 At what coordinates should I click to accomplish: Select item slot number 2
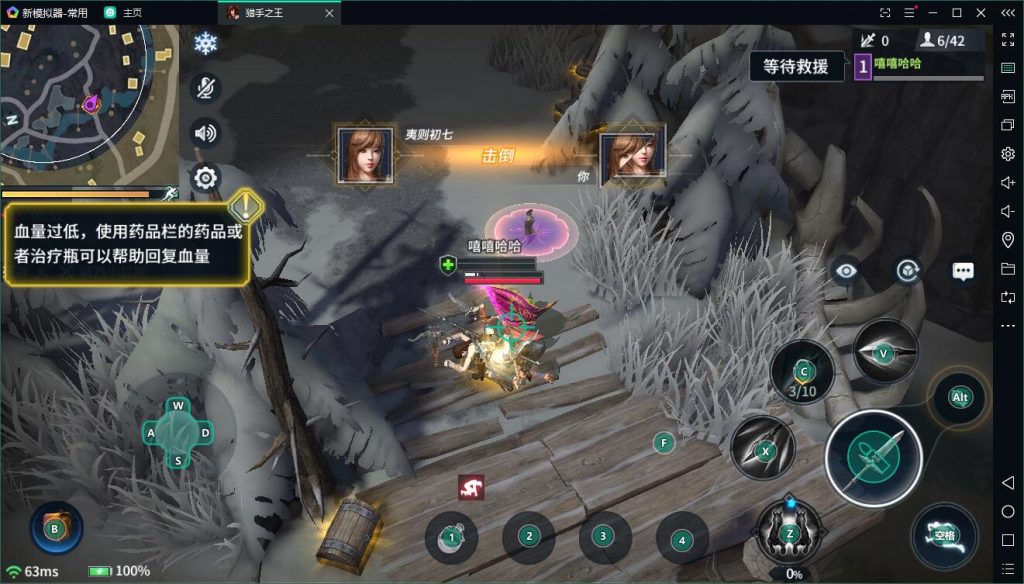pos(528,538)
